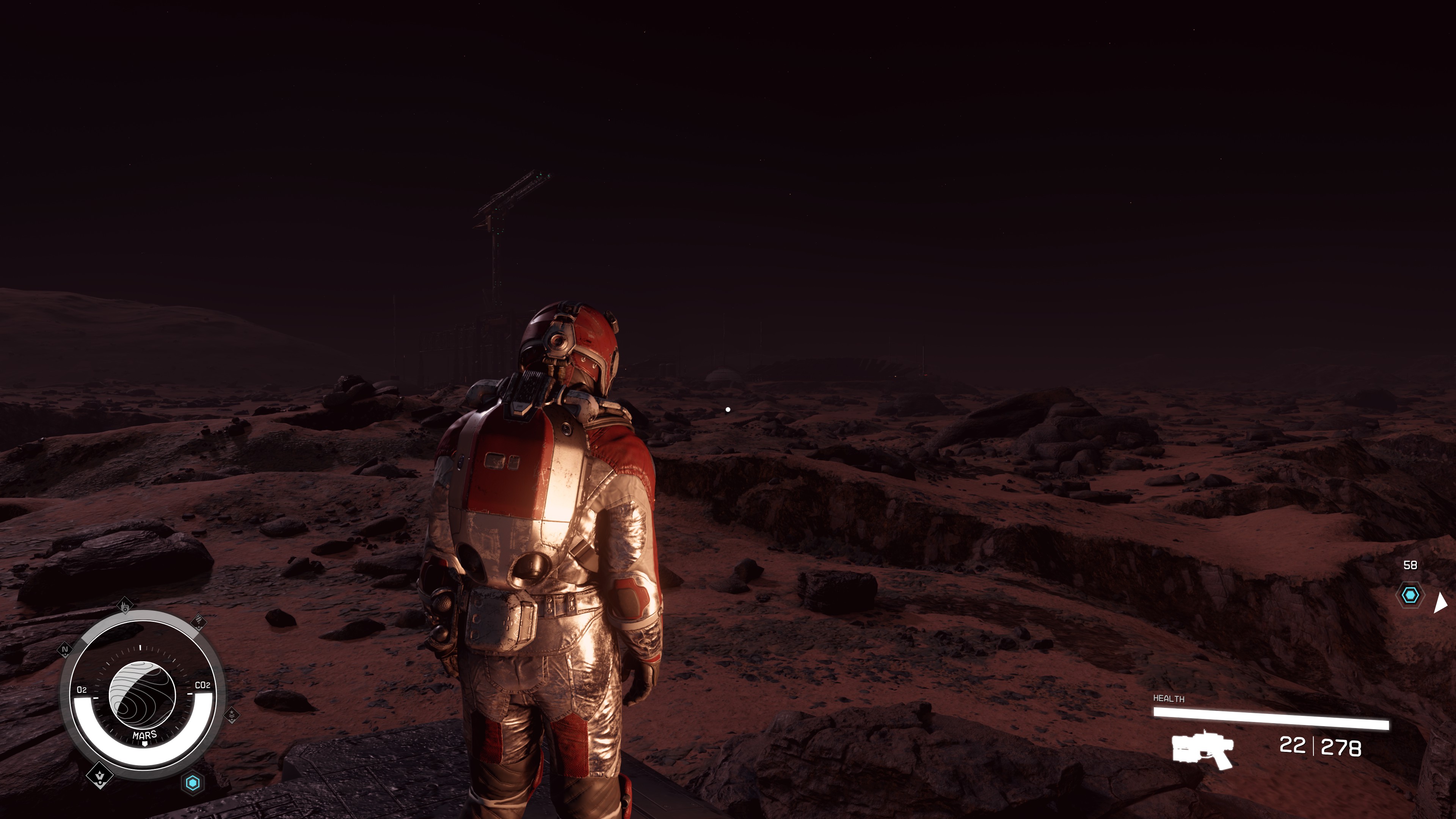The height and width of the screenshot is (819, 1456).
Task: Select the drill-shaped marker on the compass ring
Action: [x=198, y=622]
